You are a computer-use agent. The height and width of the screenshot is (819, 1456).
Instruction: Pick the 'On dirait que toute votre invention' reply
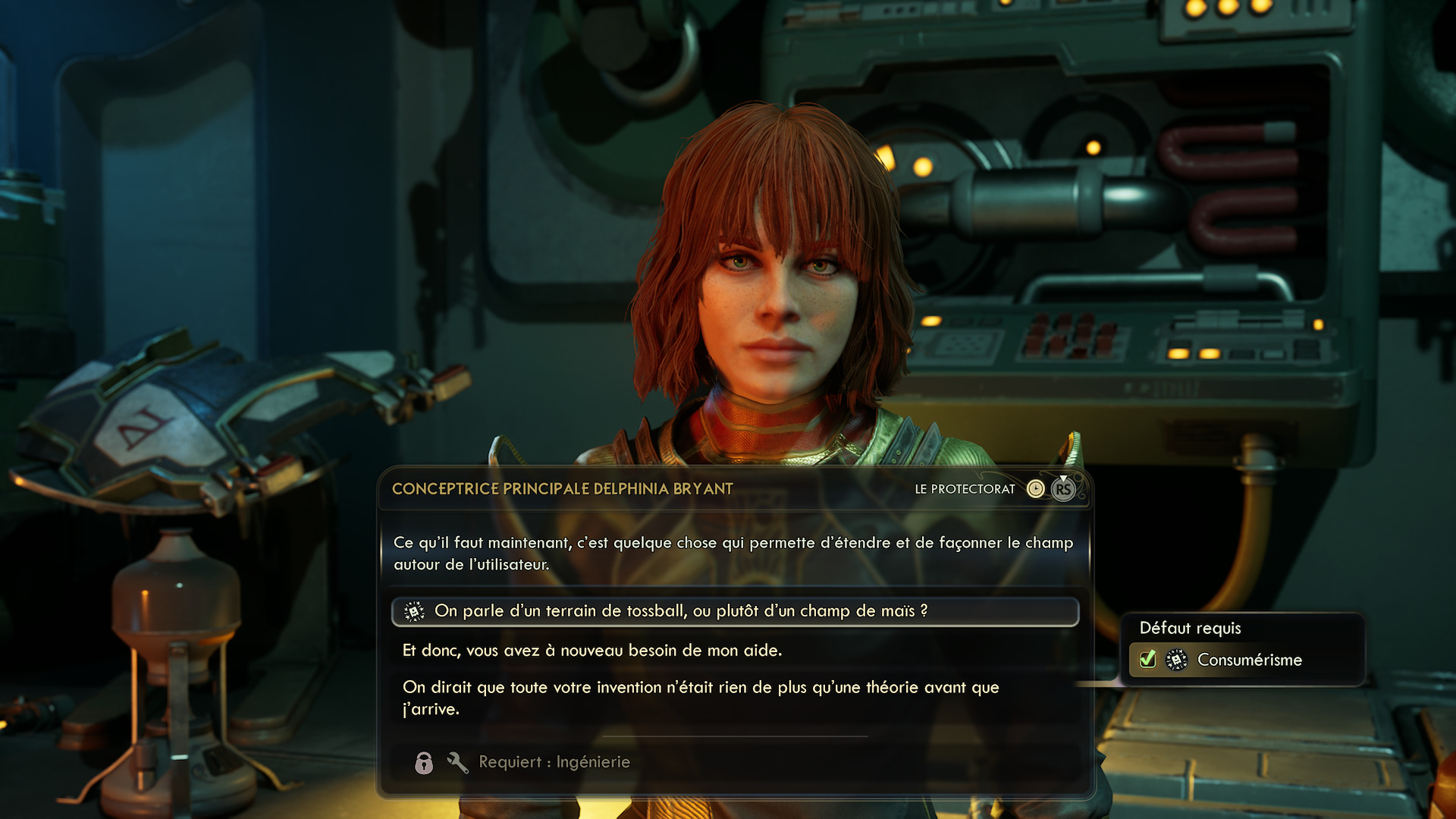(x=701, y=698)
